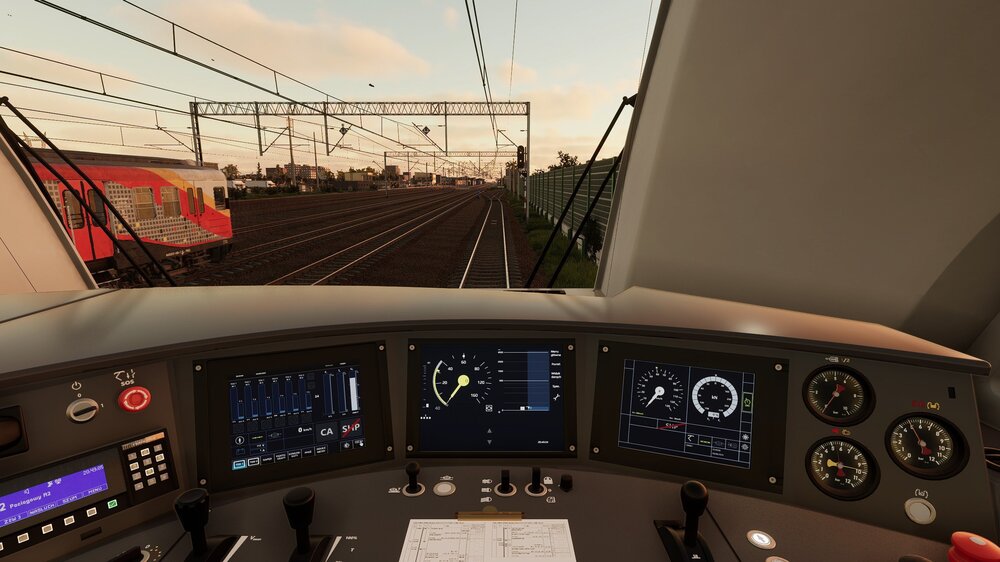
Task: Tap the CA button on the left display
Action: tap(326, 432)
